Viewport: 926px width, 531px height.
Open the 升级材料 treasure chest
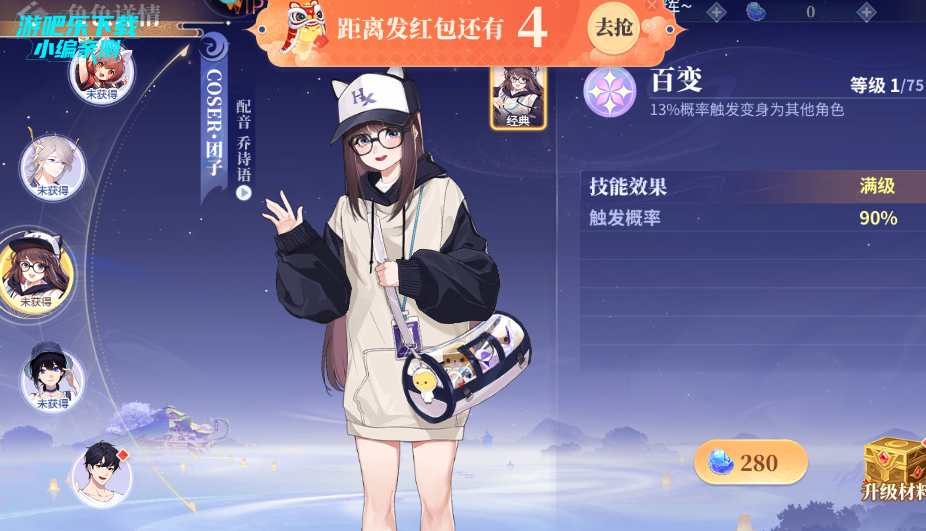[x=894, y=466]
